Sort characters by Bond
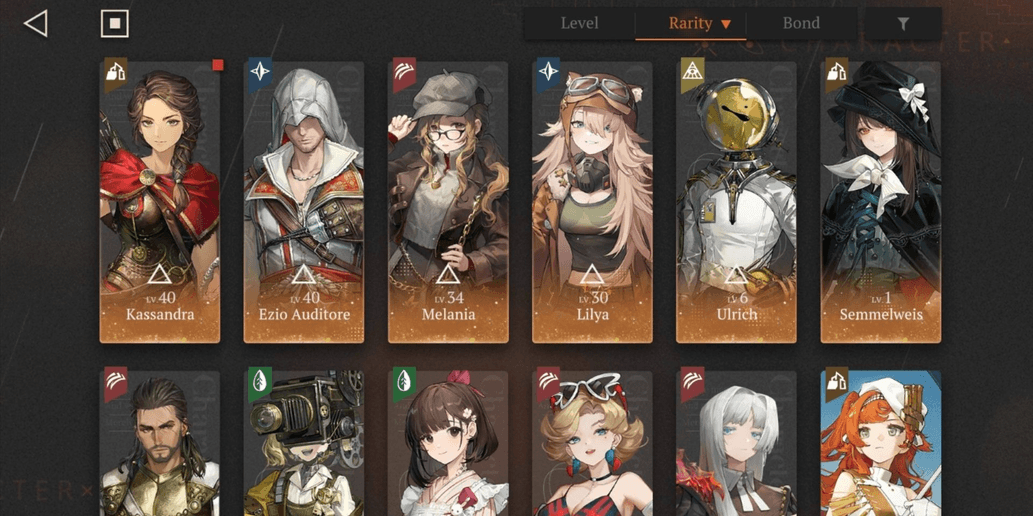This screenshot has width=1033, height=516. click(x=801, y=24)
